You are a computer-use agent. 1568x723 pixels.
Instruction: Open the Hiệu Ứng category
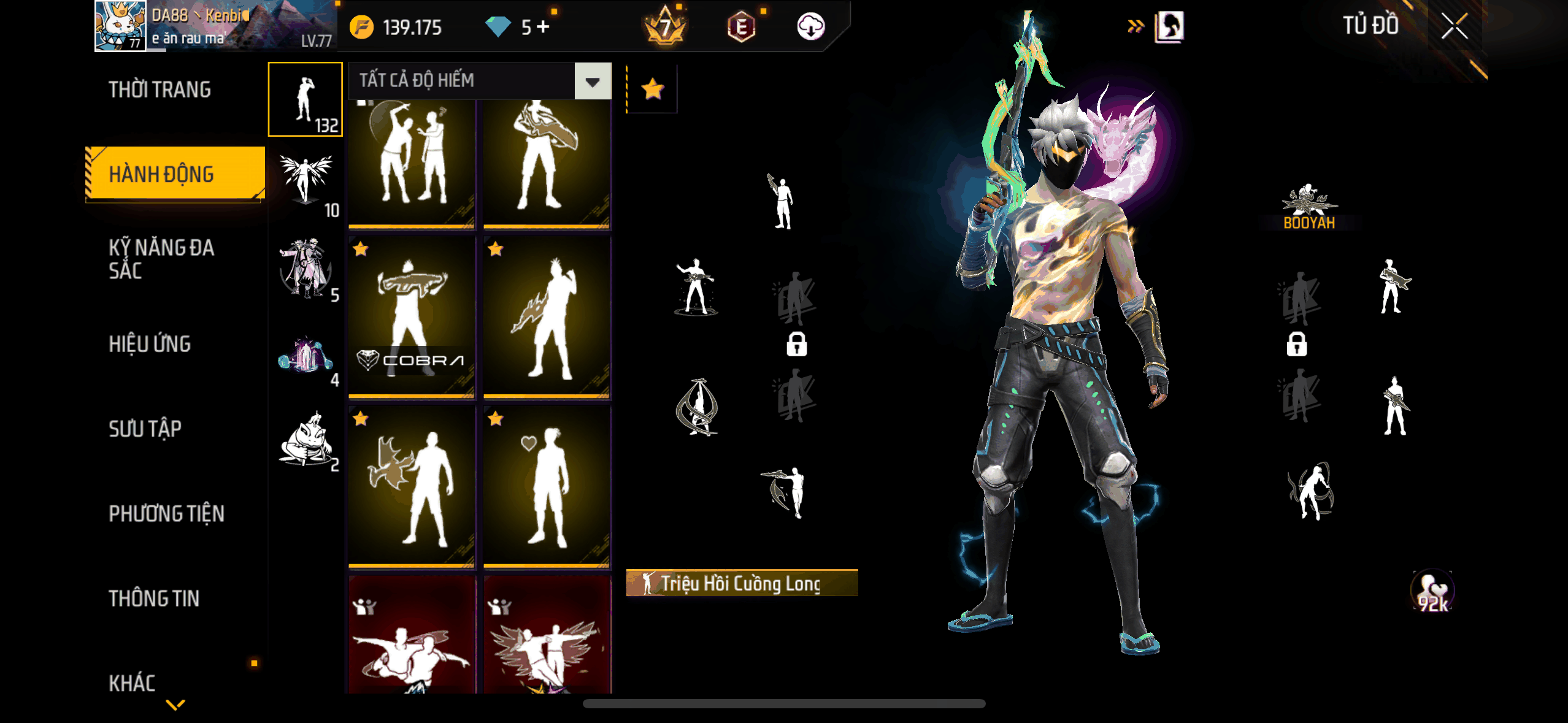tap(150, 344)
